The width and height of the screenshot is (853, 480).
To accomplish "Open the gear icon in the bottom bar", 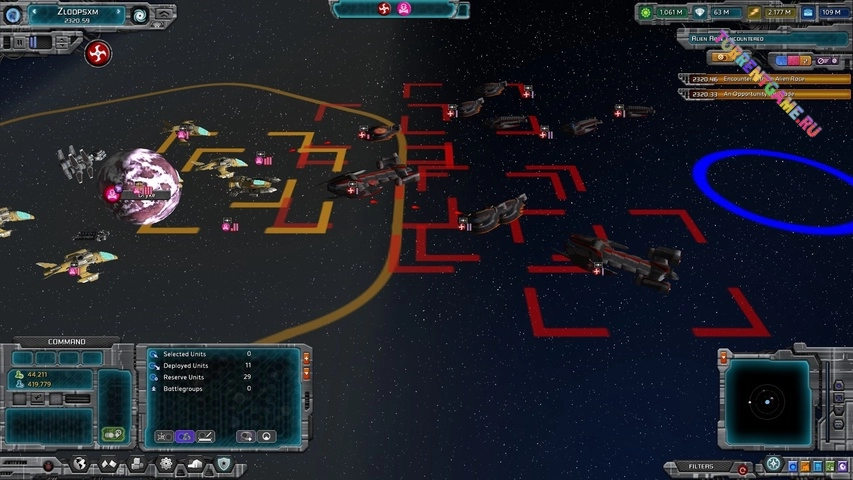I will pyautogui.click(x=166, y=465).
